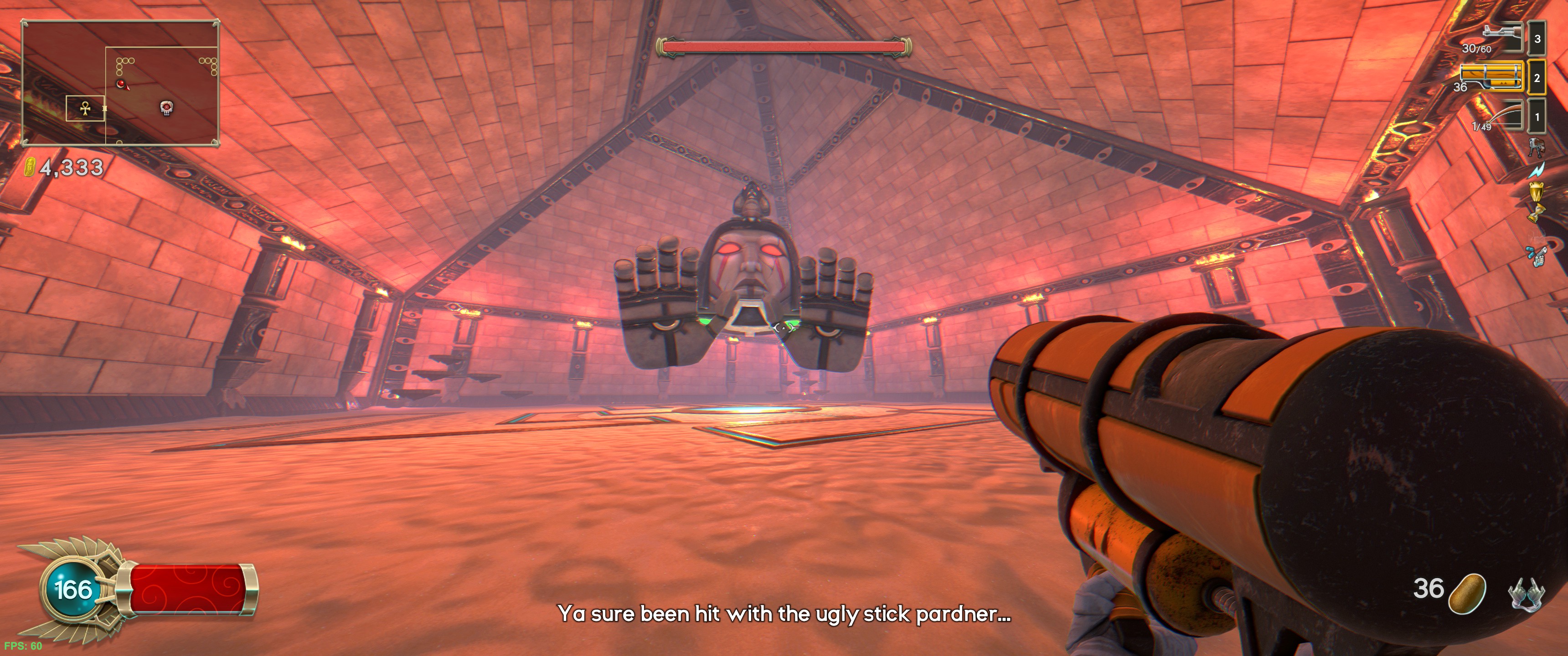Screen dimensions: 1568x656
Task: Click the red player marker on minimap
Action: click(x=122, y=83)
